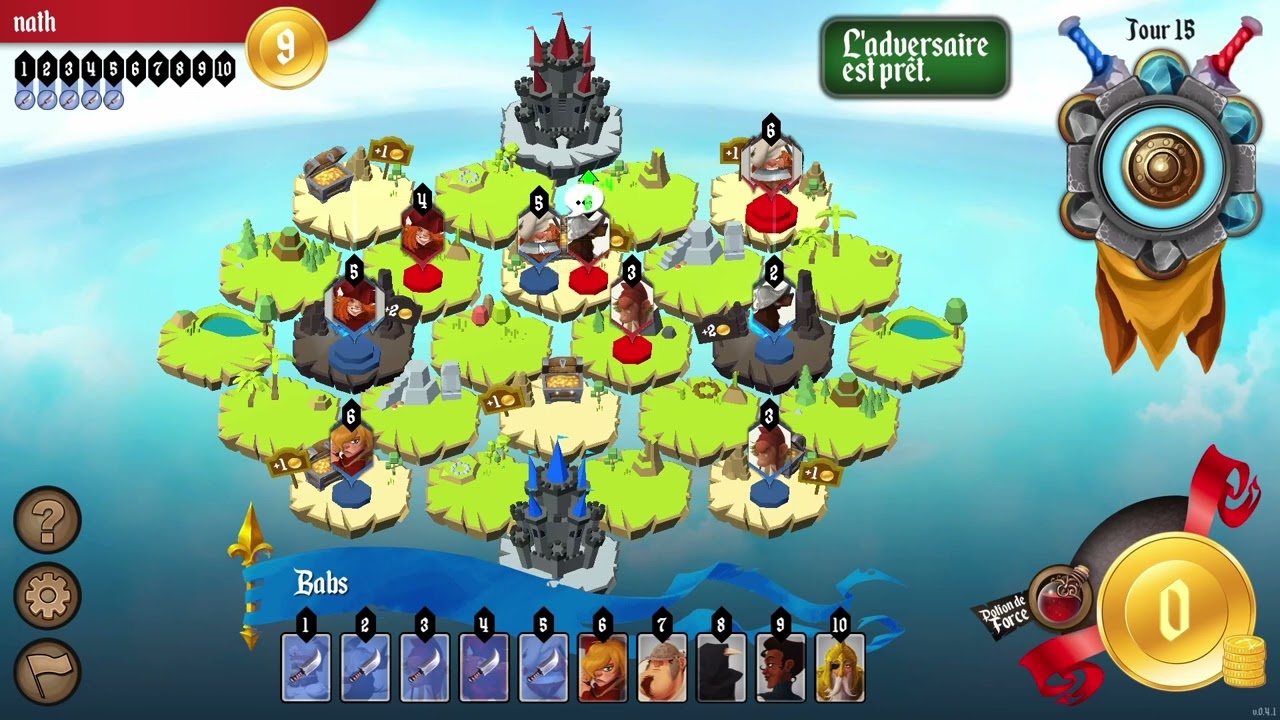The image size is (1280, 720).
Task: Open the help question mark button
Action: coord(47,520)
